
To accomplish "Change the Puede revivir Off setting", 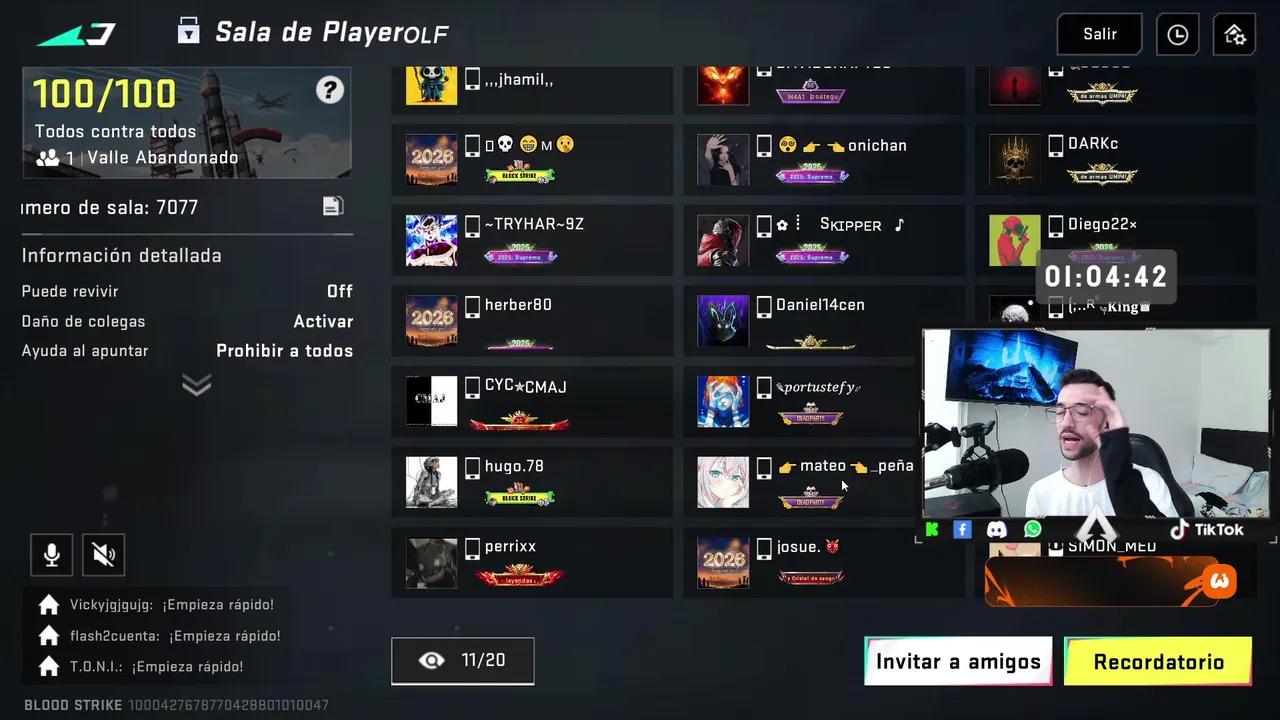I will tap(339, 291).
